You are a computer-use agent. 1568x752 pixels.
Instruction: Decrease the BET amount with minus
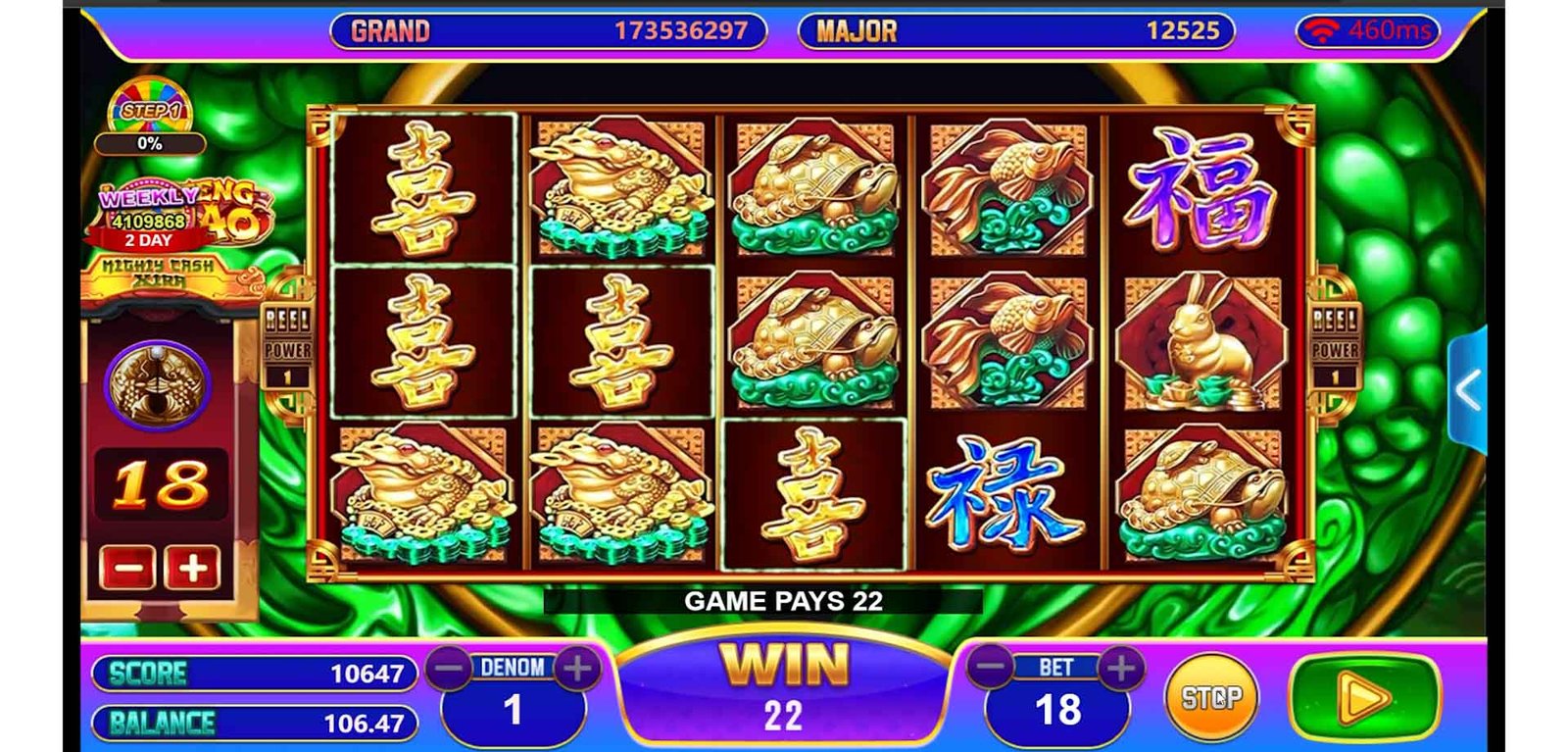point(991,668)
